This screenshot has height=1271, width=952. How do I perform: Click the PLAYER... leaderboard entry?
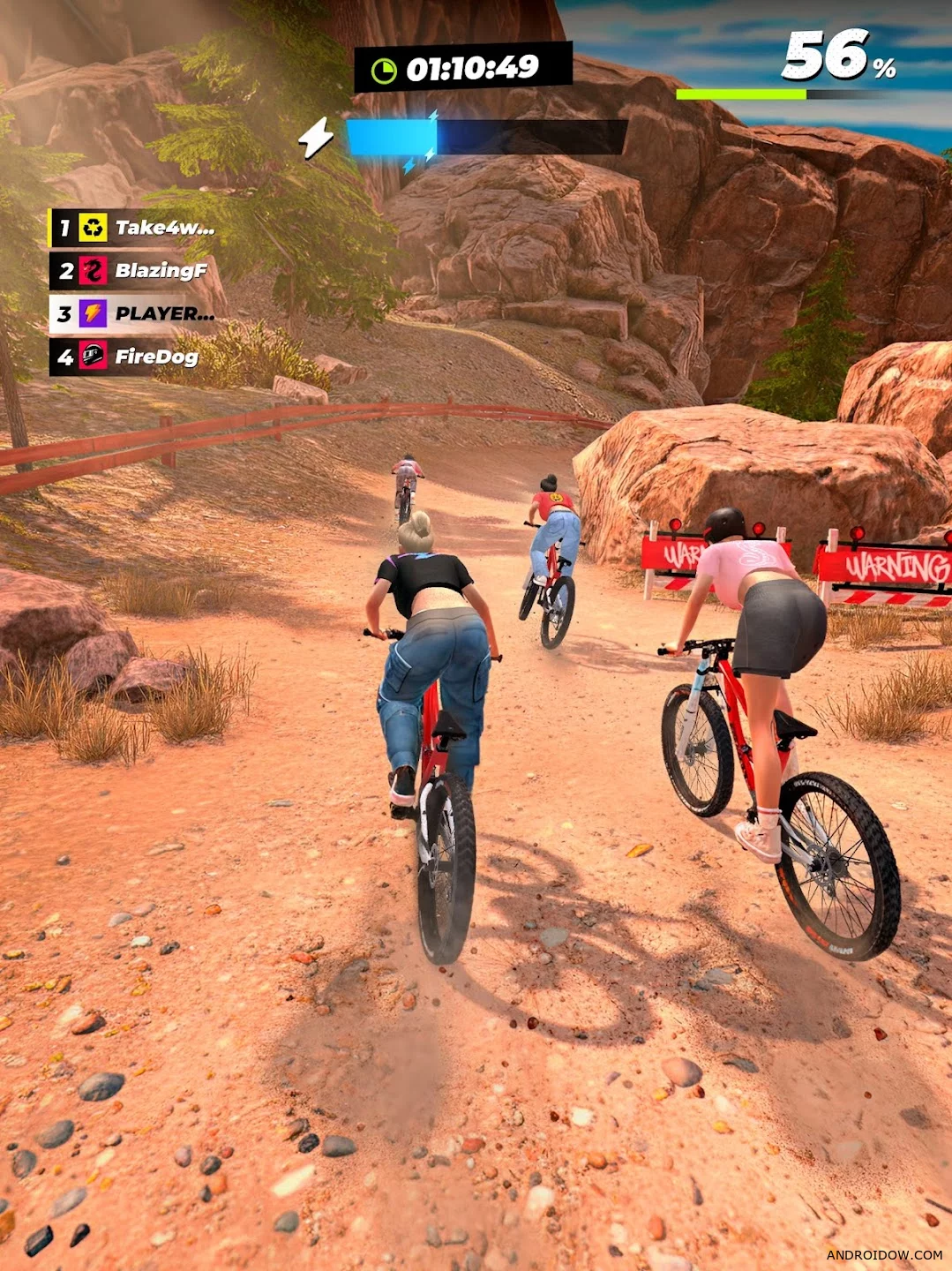click(x=134, y=314)
